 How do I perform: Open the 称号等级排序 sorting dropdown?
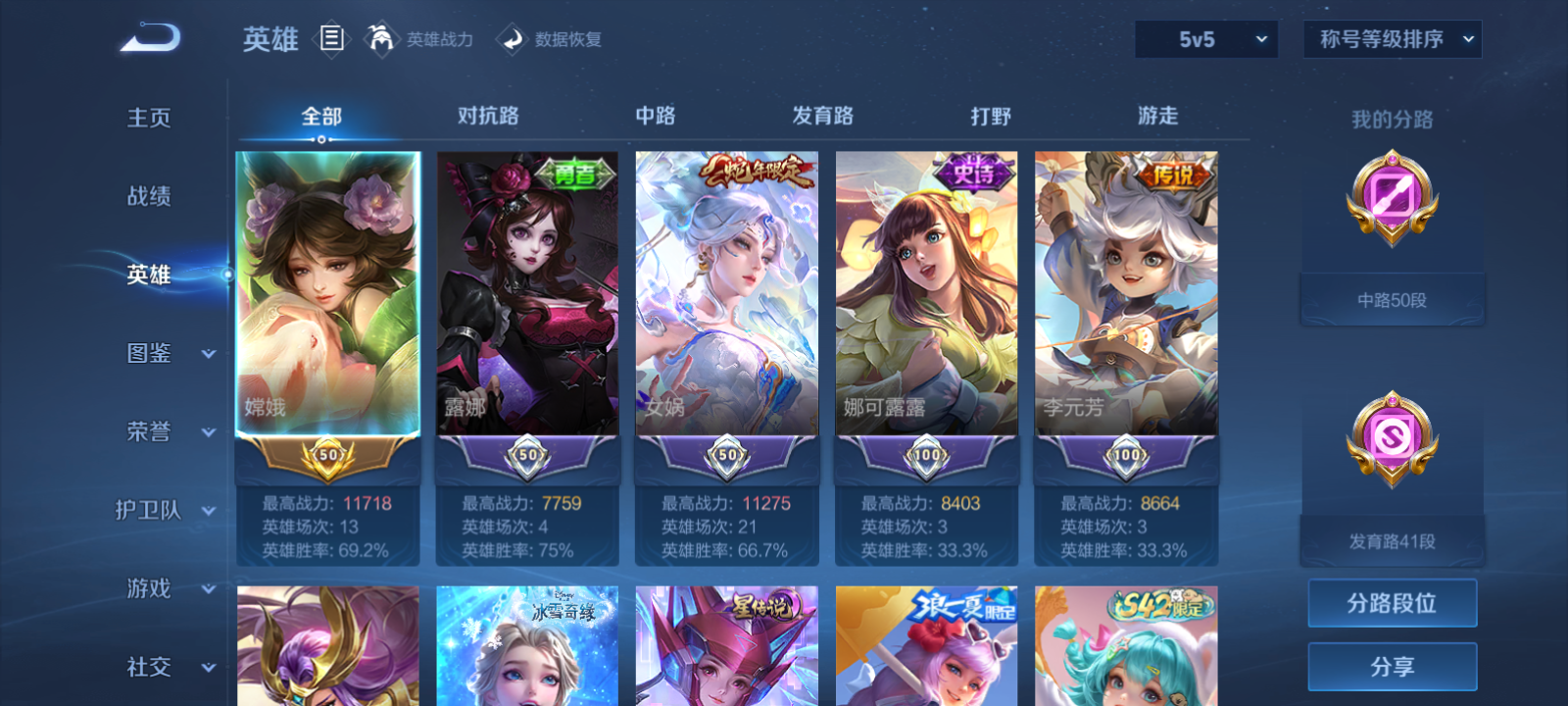[1392, 40]
